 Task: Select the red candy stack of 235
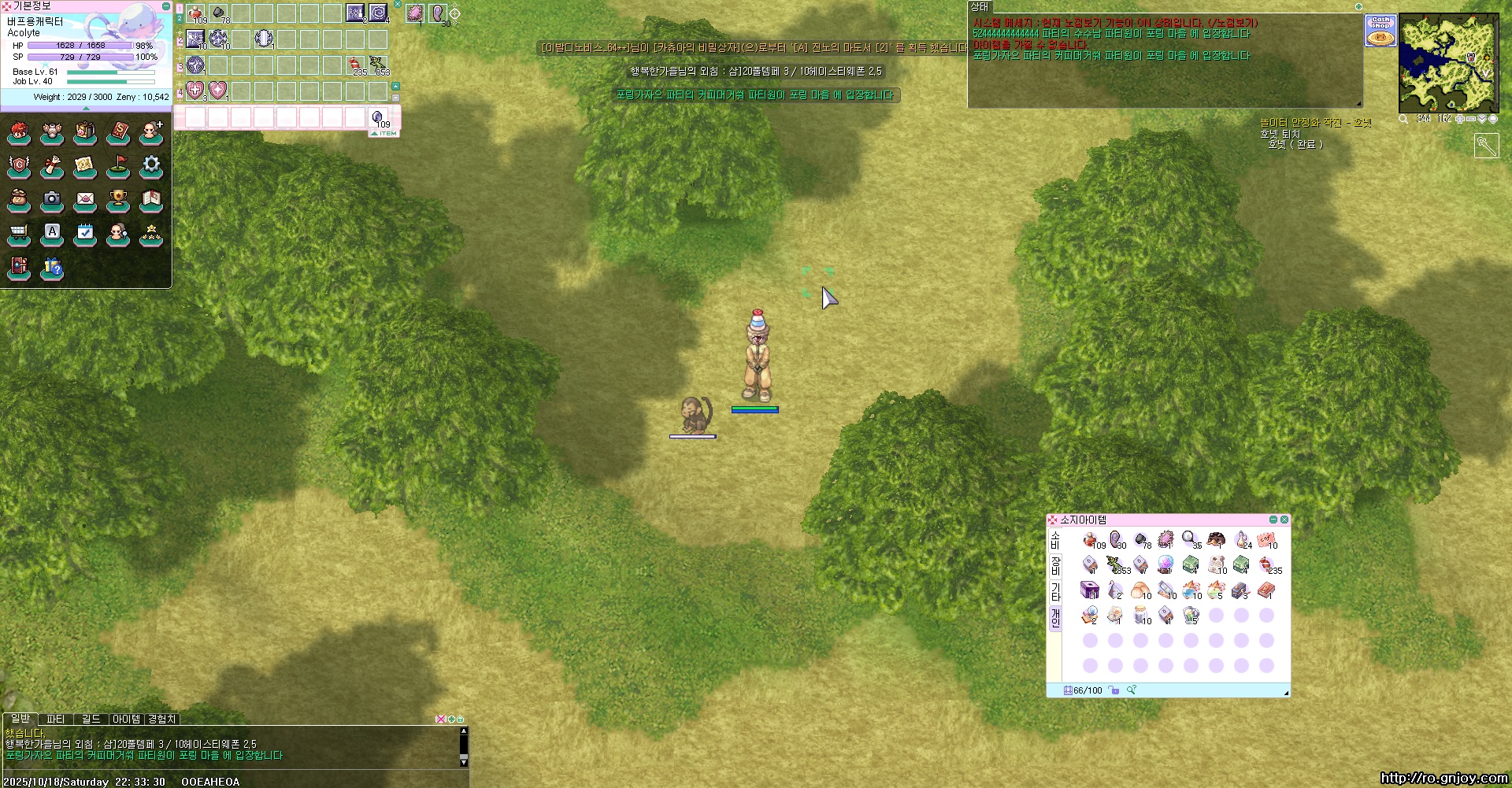(1266, 564)
